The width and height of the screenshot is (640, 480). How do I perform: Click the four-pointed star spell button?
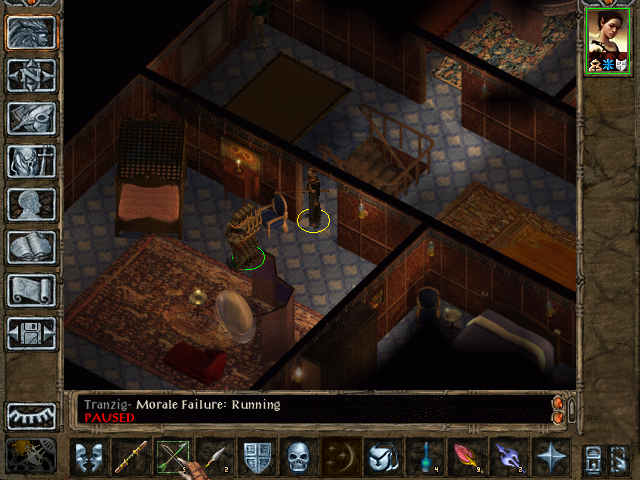pyautogui.click(x=551, y=458)
